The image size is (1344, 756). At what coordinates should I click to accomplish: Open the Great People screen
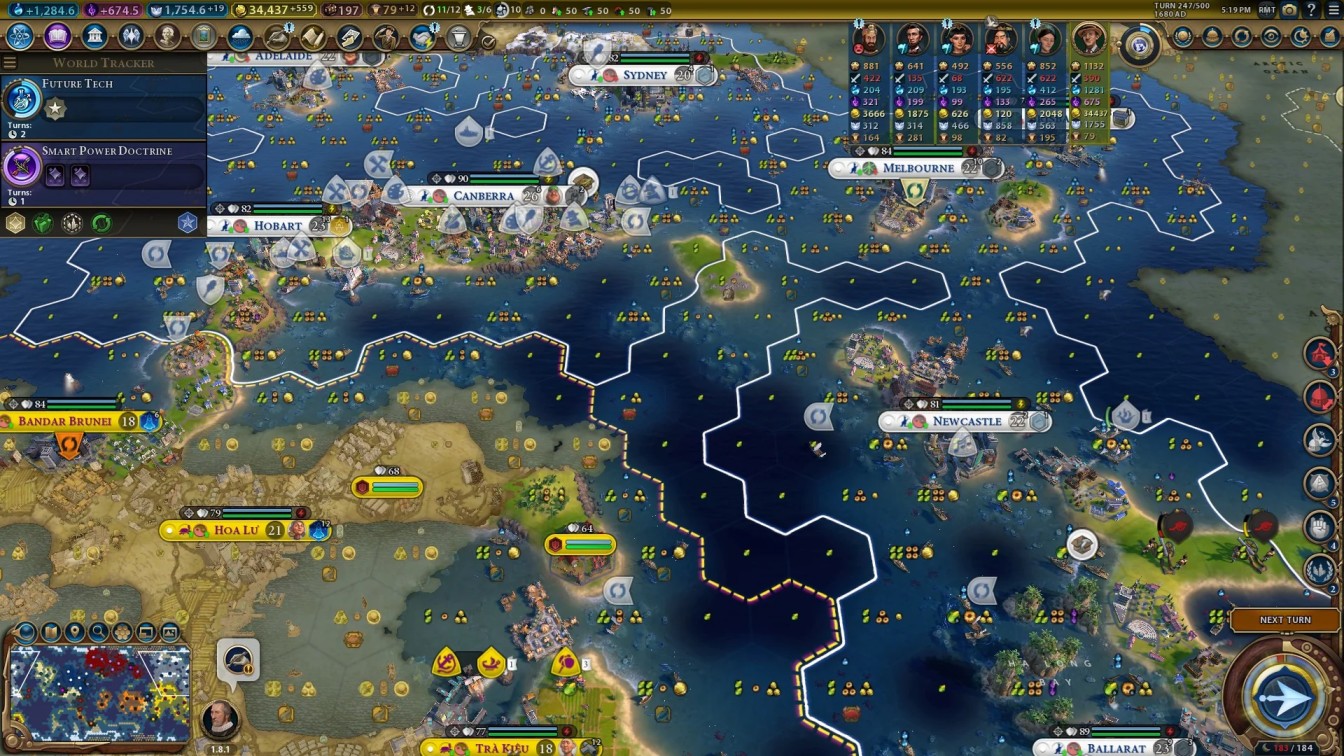(168, 36)
